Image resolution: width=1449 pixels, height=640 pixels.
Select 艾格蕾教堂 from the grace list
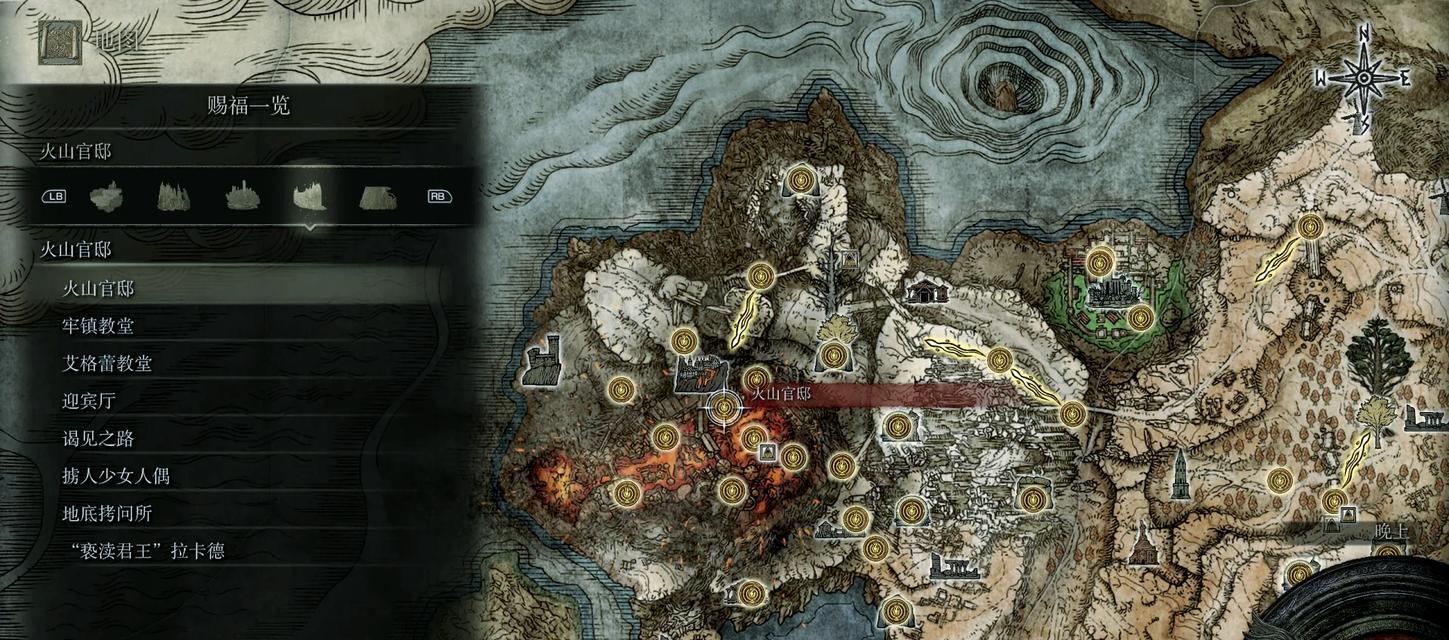pyautogui.click(x=106, y=364)
